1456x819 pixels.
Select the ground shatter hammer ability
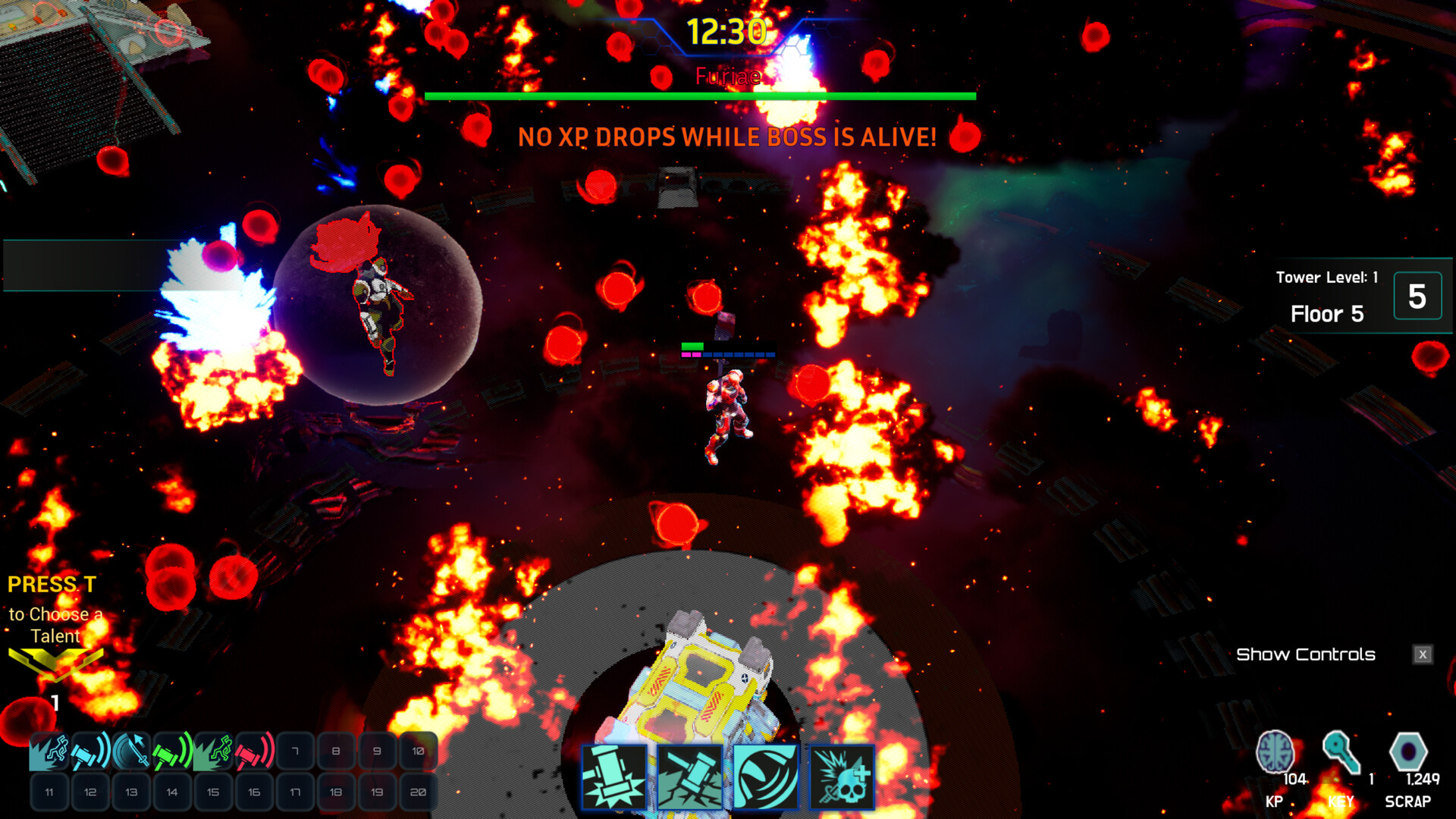pos(690,778)
